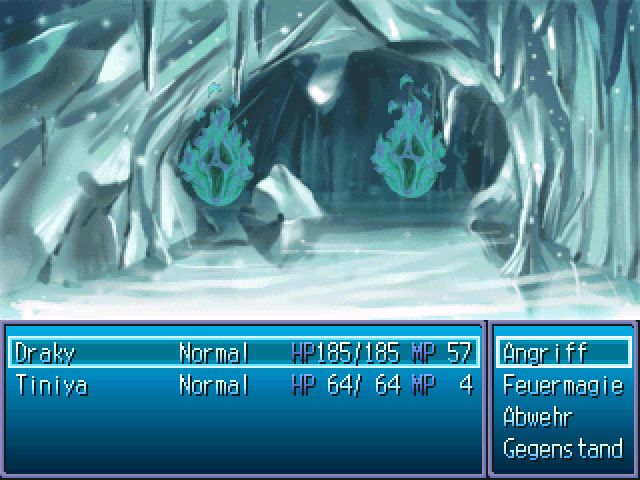Open the Gegenstand item menu

click(x=563, y=449)
